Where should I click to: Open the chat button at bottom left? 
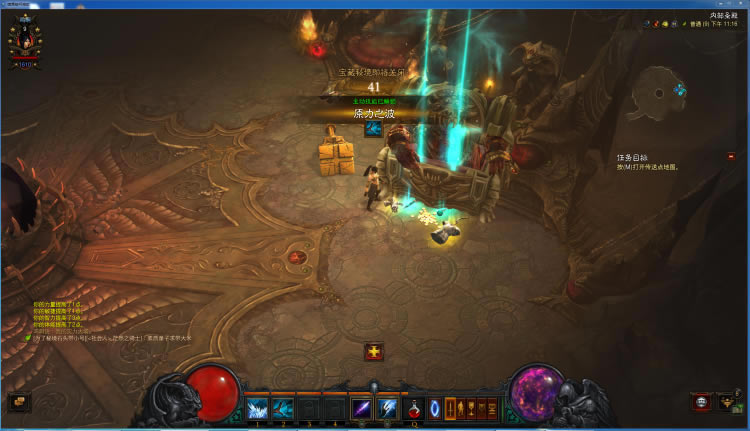(19, 402)
